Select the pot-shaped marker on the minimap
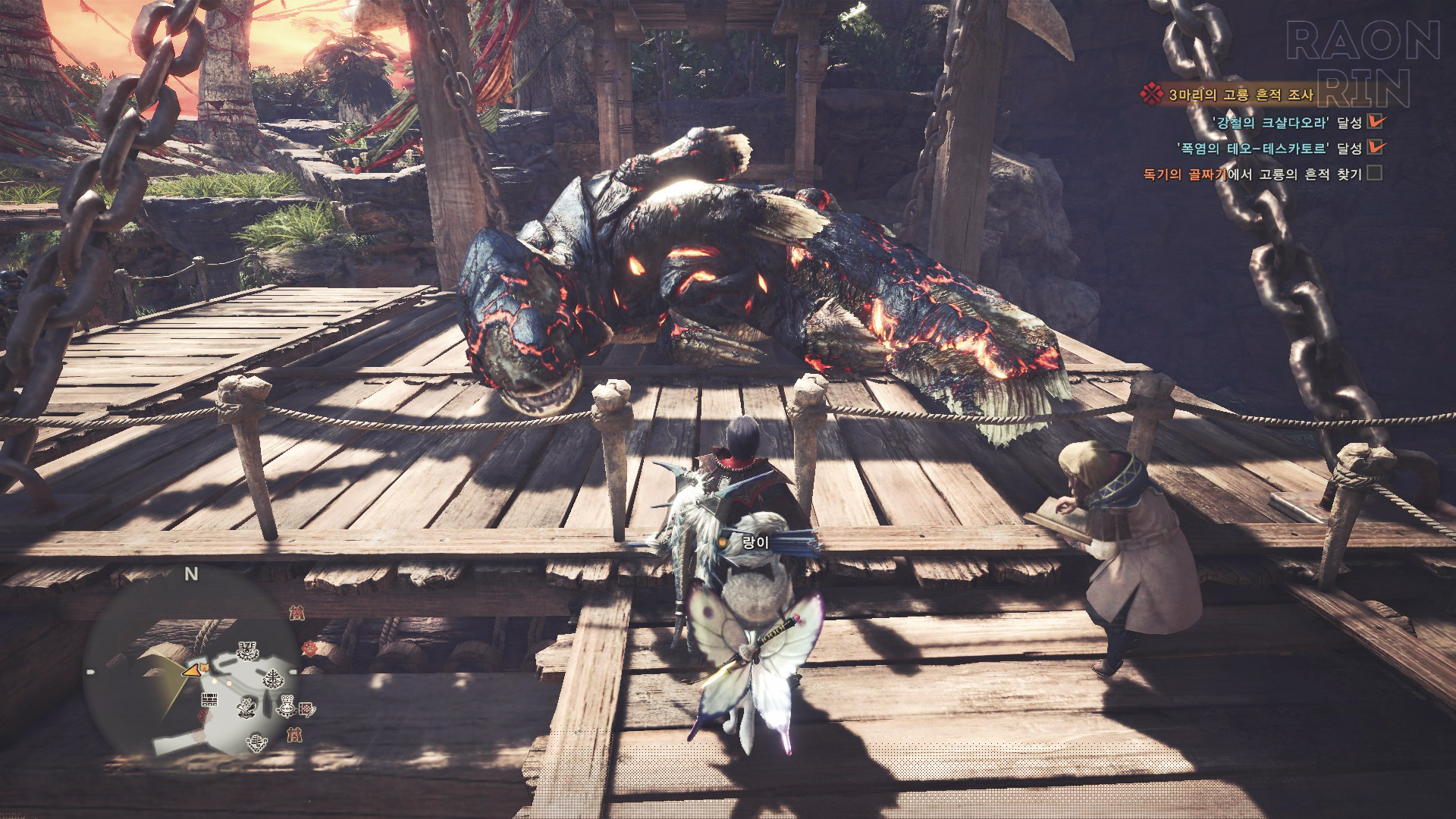 coord(287,707)
